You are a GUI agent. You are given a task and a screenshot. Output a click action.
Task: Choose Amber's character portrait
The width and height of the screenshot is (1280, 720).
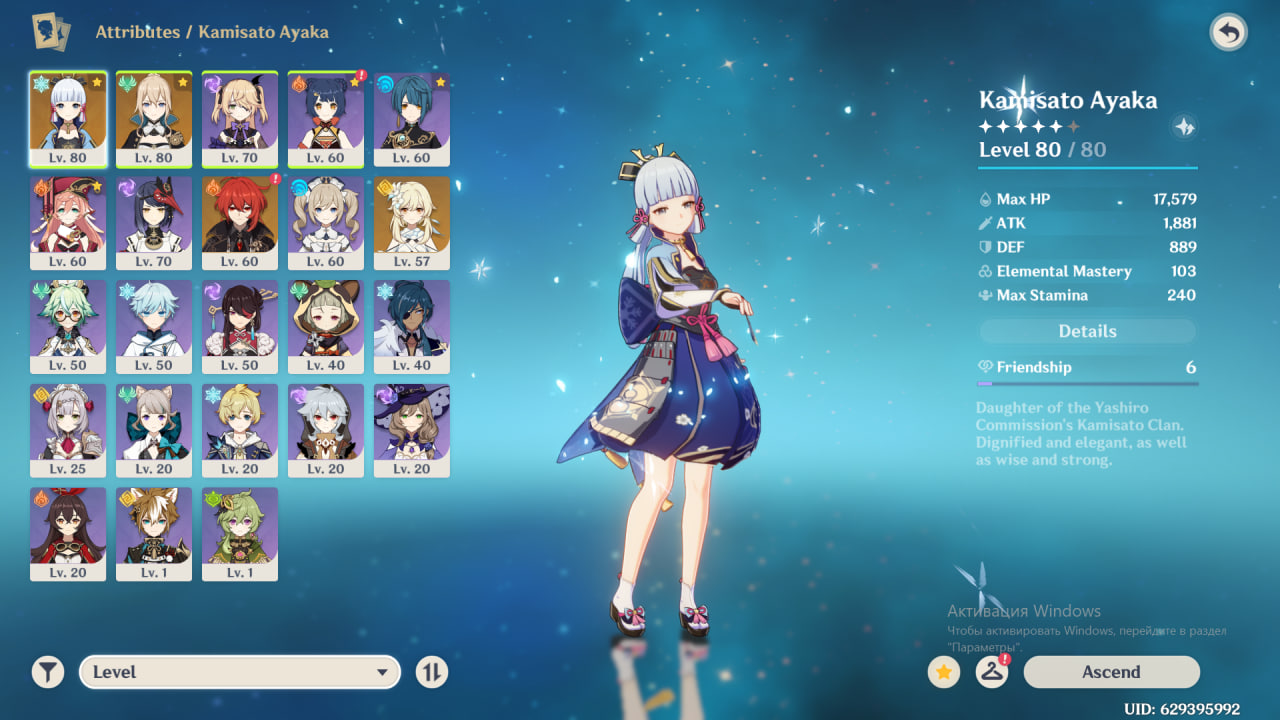[x=68, y=534]
